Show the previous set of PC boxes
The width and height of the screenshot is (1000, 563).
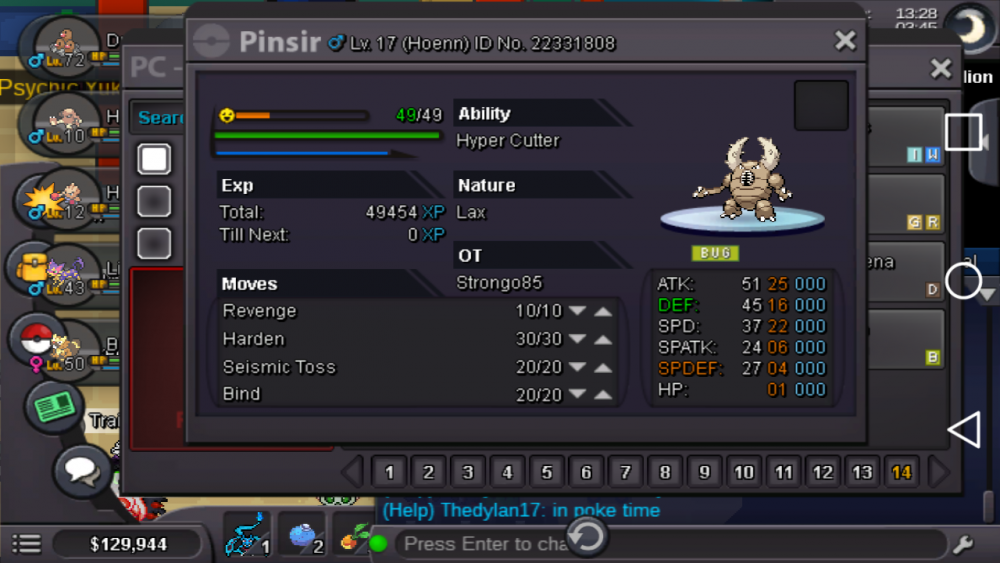coord(352,472)
